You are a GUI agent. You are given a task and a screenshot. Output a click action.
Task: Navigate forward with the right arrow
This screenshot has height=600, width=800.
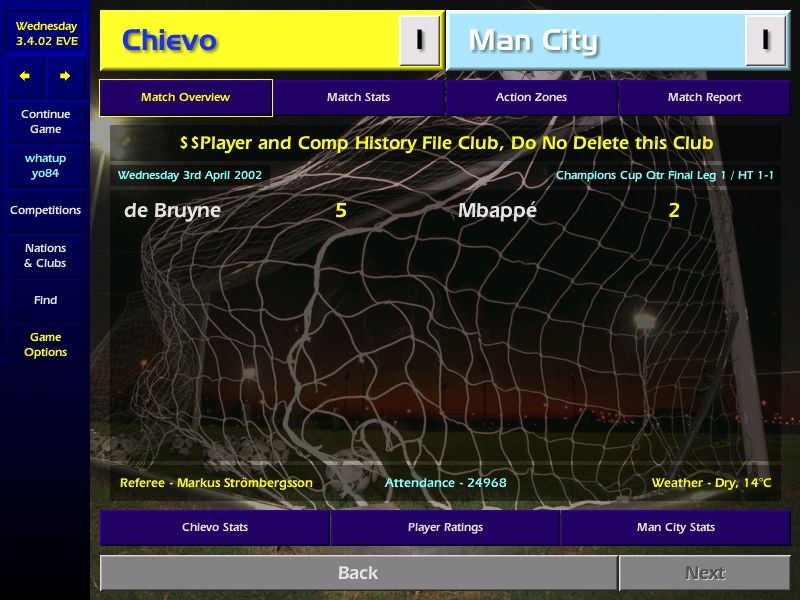(x=65, y=76)
